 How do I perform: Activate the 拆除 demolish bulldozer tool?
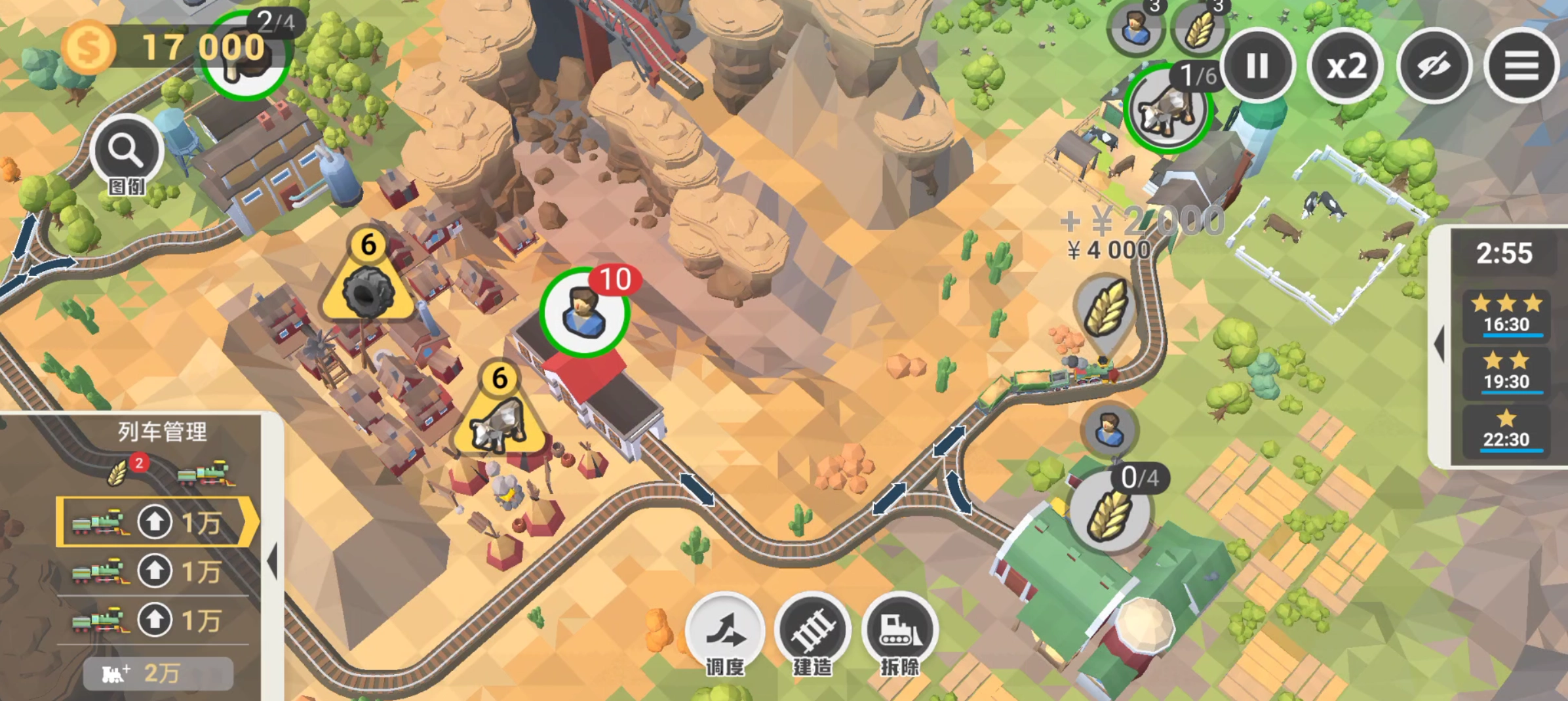(x=900, y=631)
